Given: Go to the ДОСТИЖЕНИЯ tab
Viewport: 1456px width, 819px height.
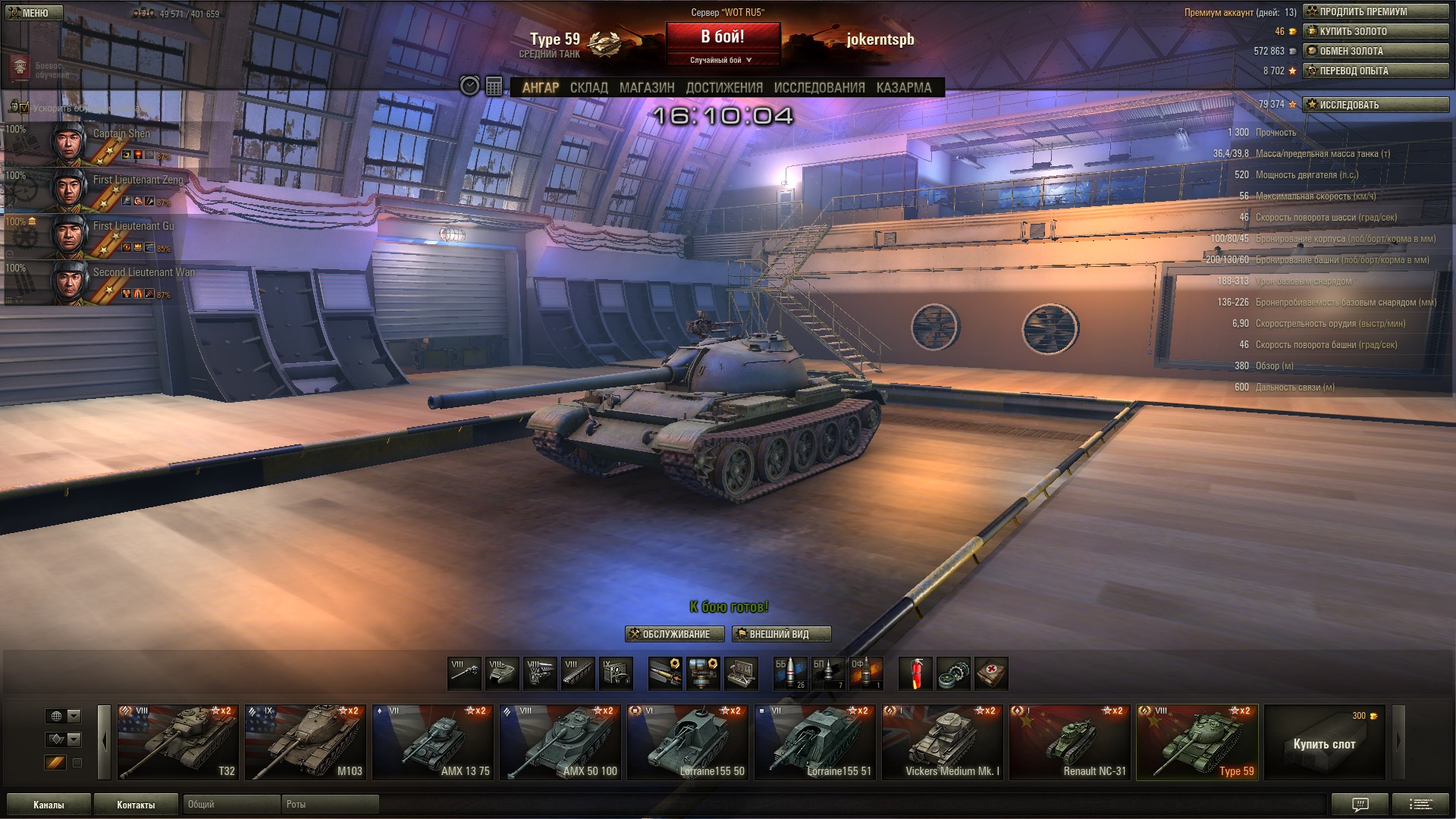Looking at the screenshot, I should (723, 88).
